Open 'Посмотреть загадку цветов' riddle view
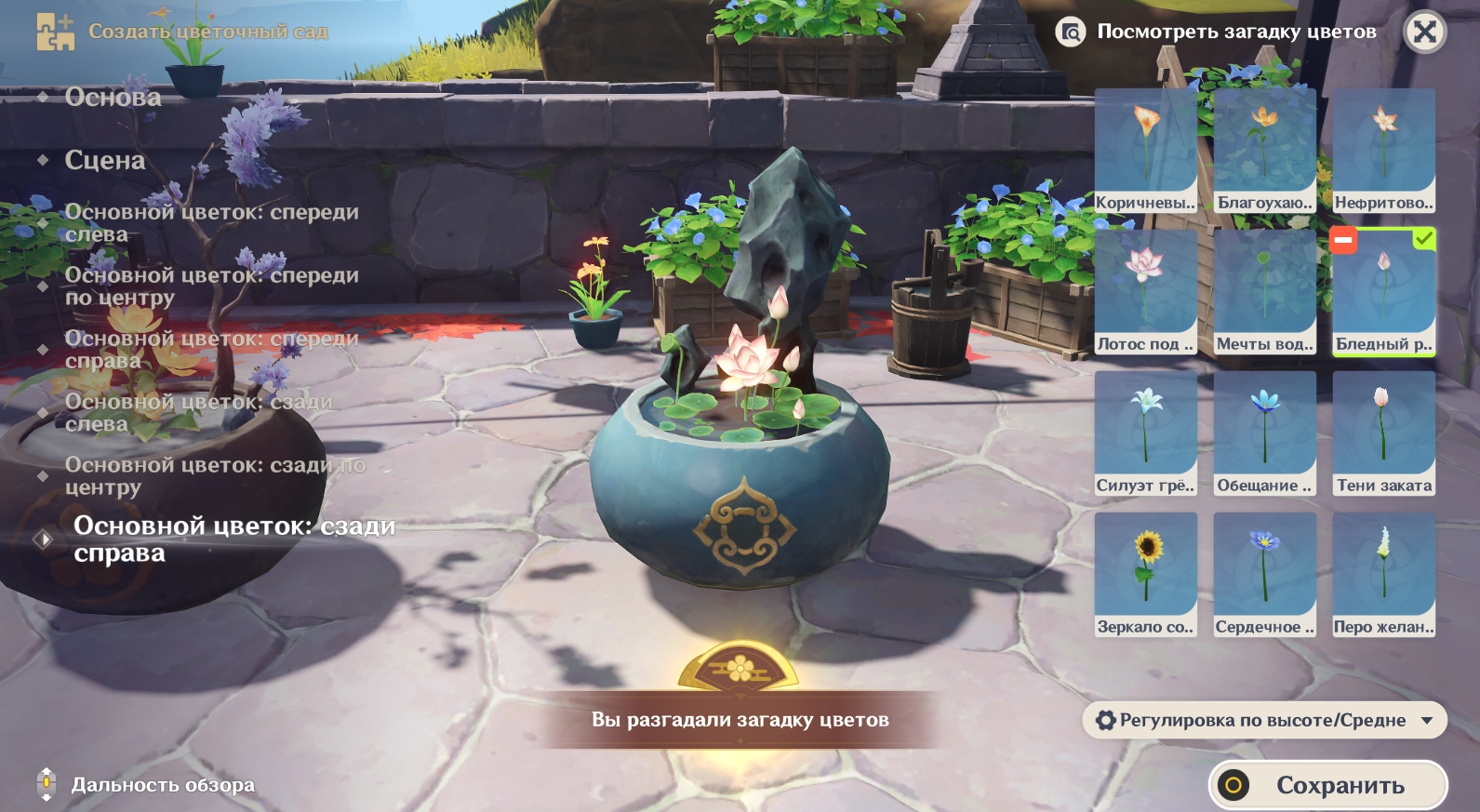Screen dimensions: 1480x812 point(1219,32)
